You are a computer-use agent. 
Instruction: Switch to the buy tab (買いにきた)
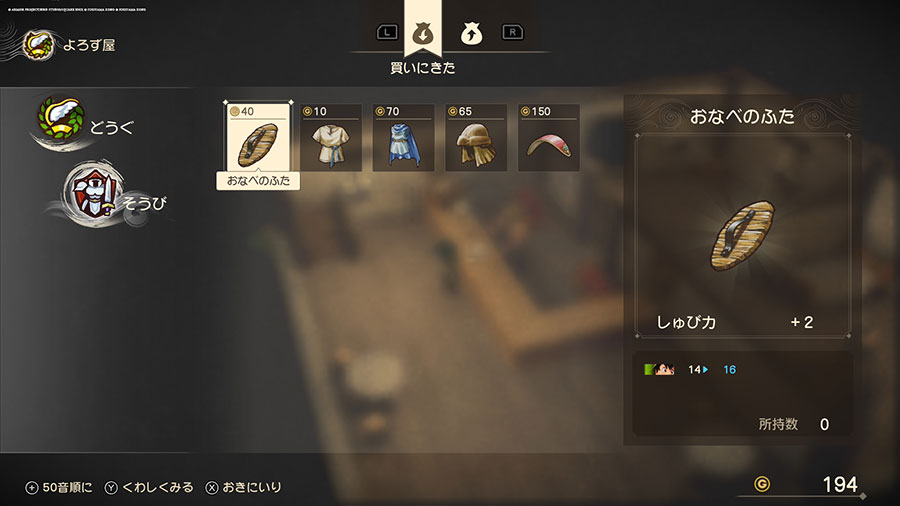pos(422,33)
